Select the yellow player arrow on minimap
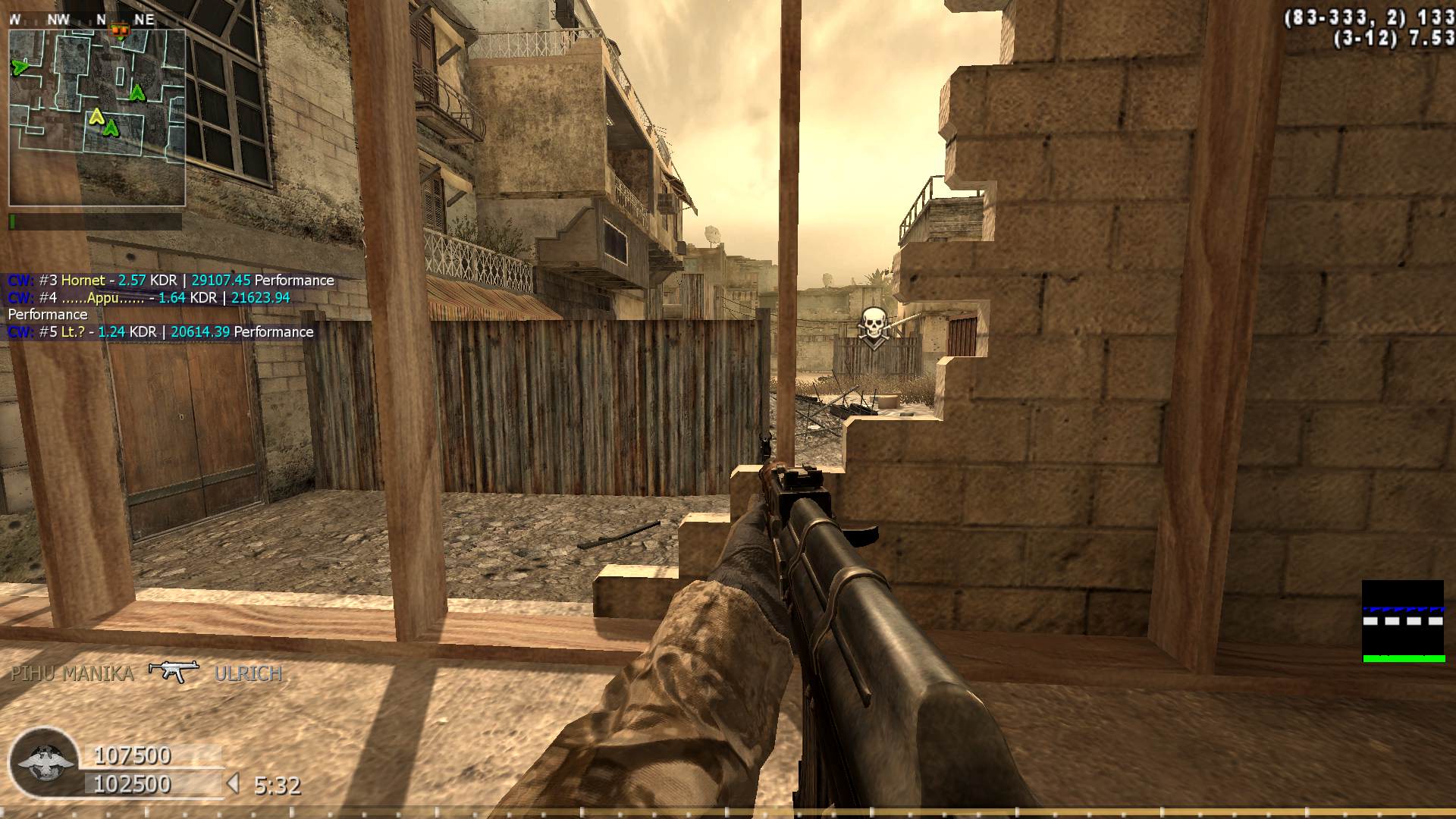The image size is (1456, 819). coord(96,117)
